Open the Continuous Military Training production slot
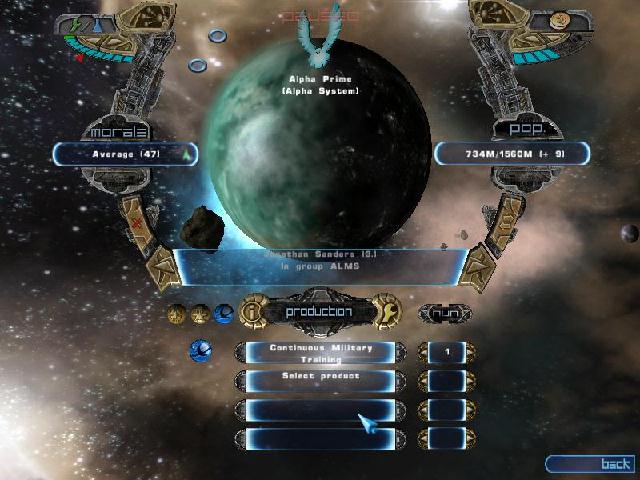640x480 pixels. point(320,352)
